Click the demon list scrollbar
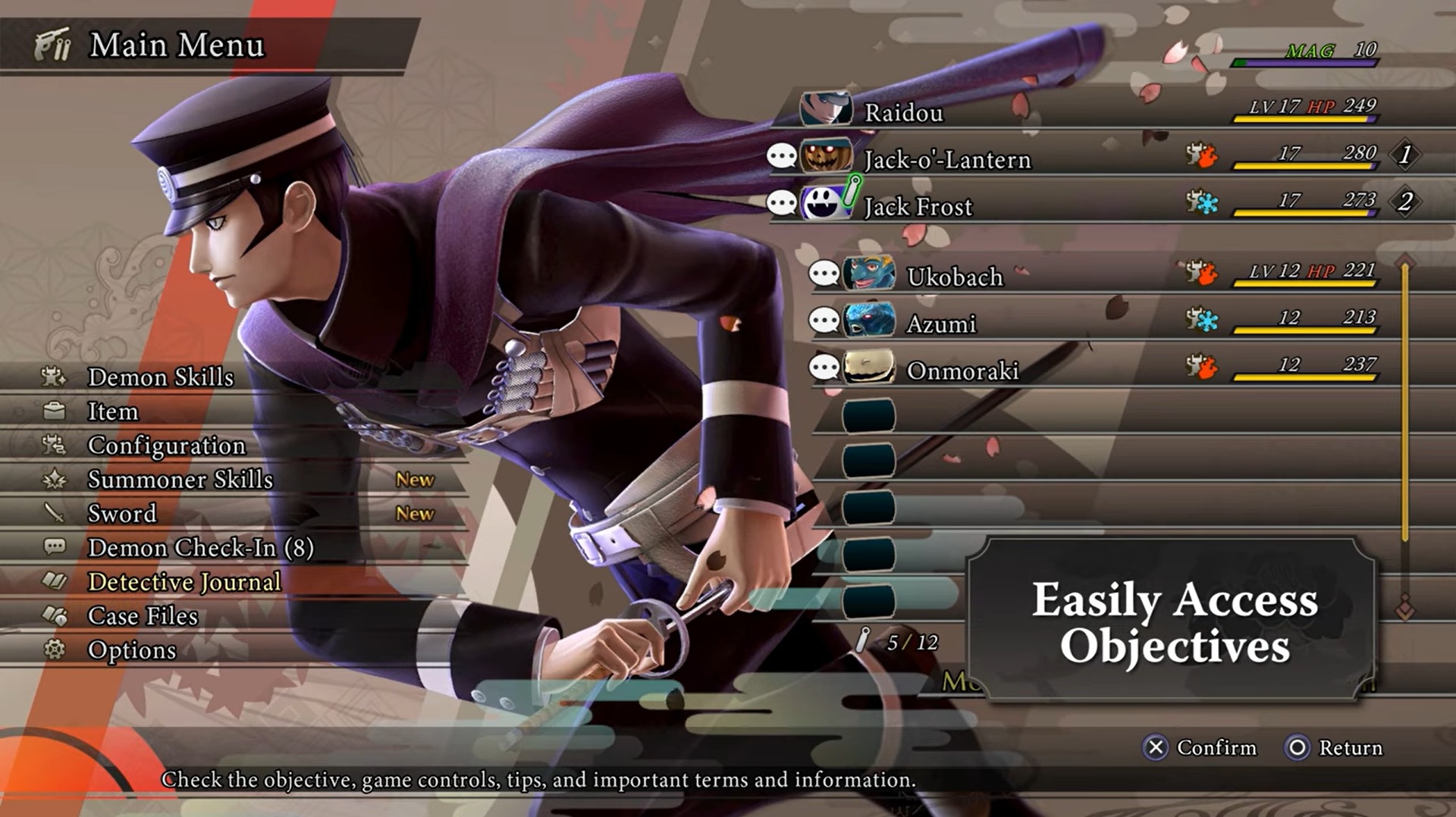1456x817 pixels. [x=1404, y=402]
